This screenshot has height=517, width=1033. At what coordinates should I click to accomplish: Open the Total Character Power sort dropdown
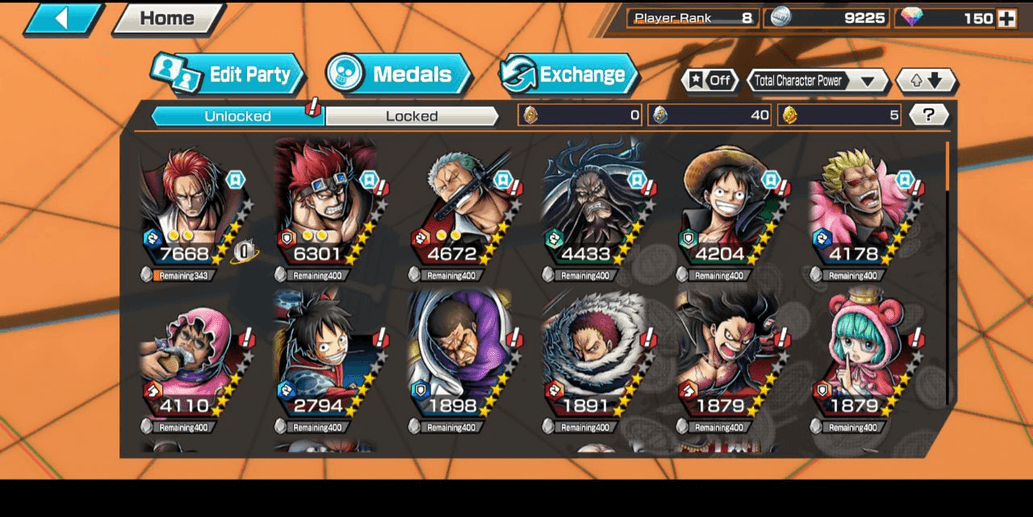point(817,81)
